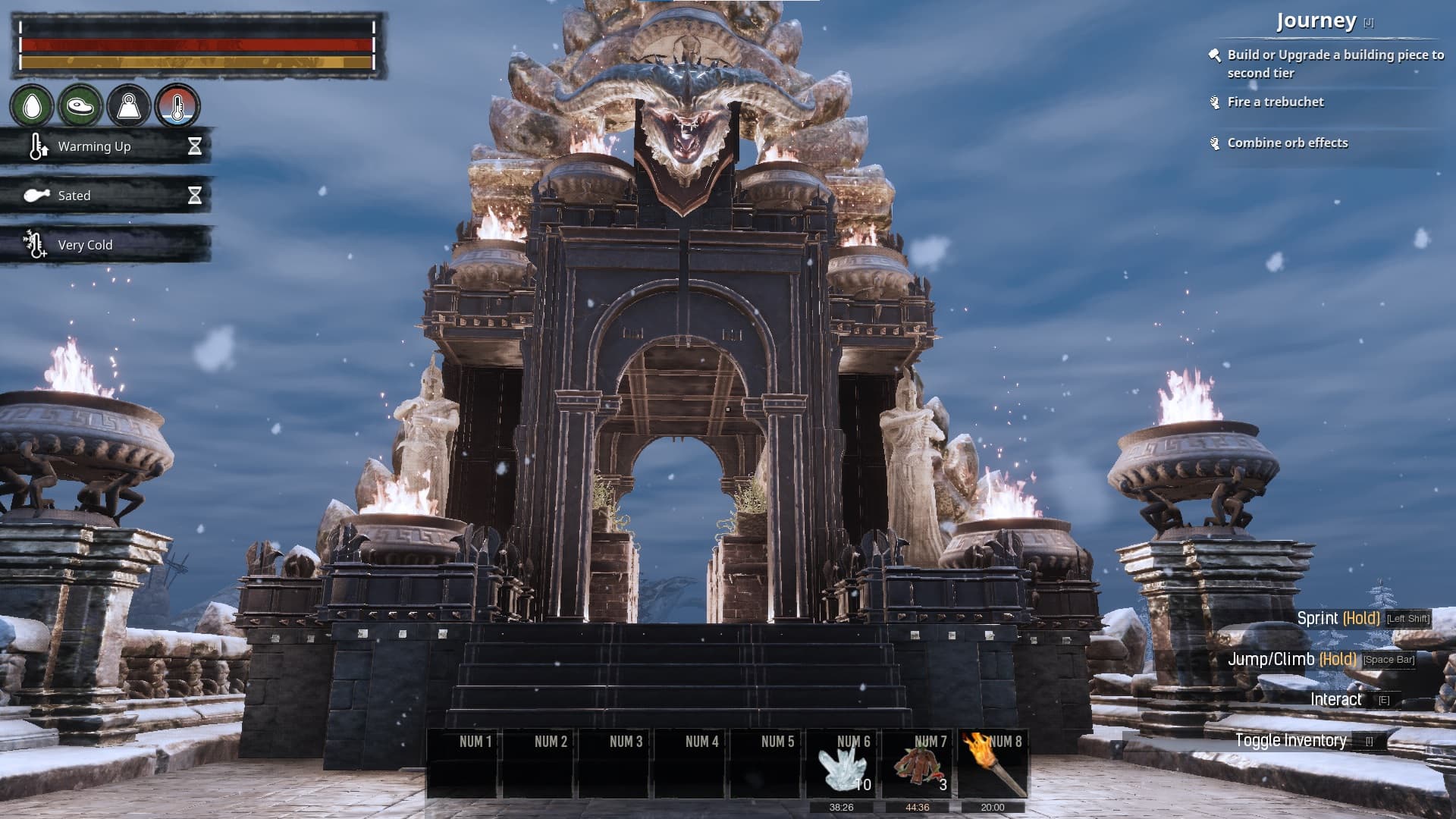1456x819 pixels.
Task: Equip the torch from the hotbar
Action: [993, 764]
